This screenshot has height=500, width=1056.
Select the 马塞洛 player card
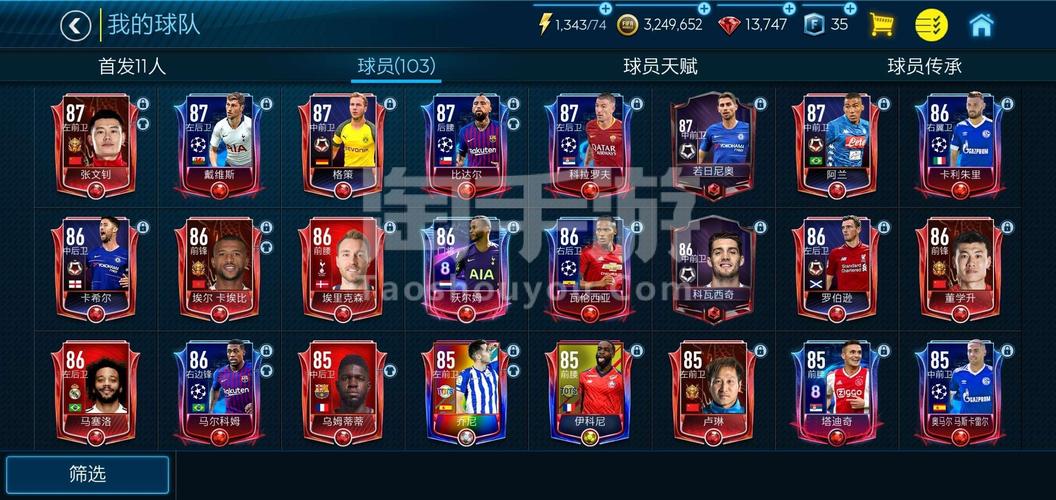[x=96, y=391]
